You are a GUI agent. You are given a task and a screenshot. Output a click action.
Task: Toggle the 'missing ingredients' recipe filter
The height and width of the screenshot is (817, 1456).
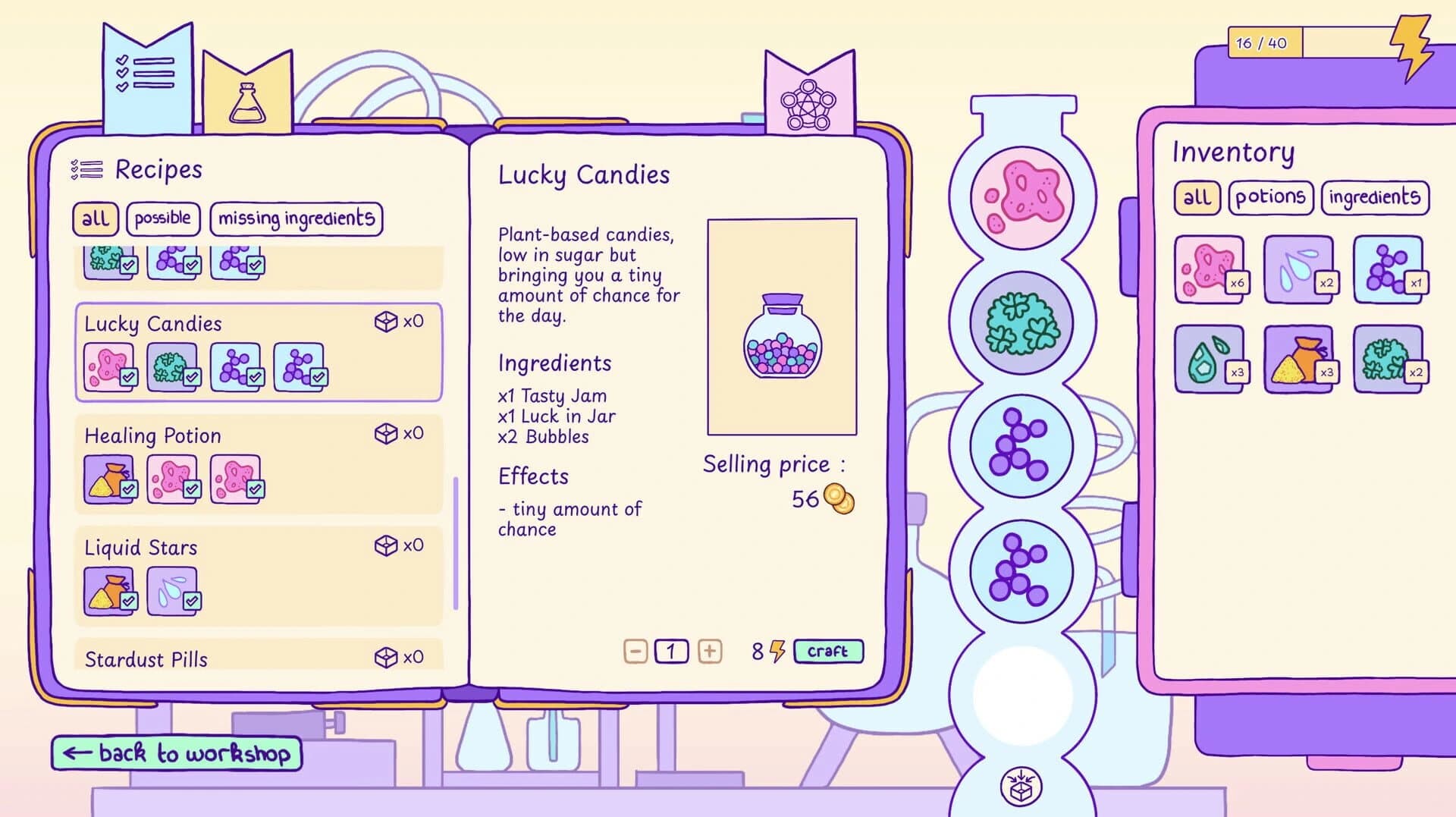[x=296, y=218]
